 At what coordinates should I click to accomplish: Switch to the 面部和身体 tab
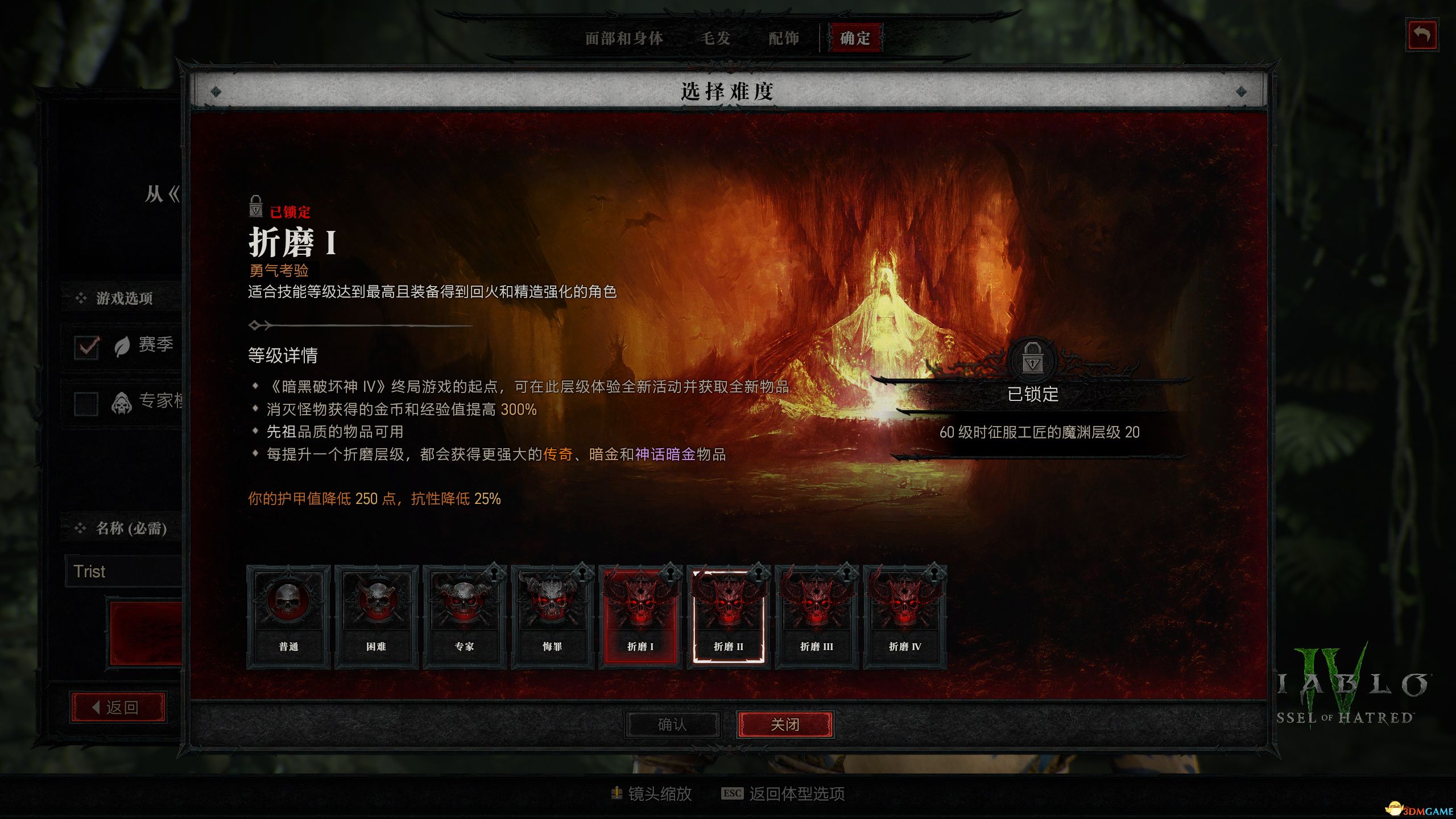(x=624, y=38)
